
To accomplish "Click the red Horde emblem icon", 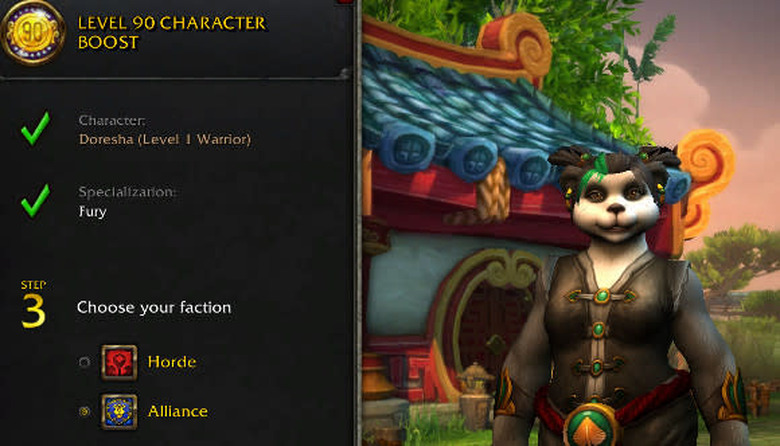I will coord(119,362).
